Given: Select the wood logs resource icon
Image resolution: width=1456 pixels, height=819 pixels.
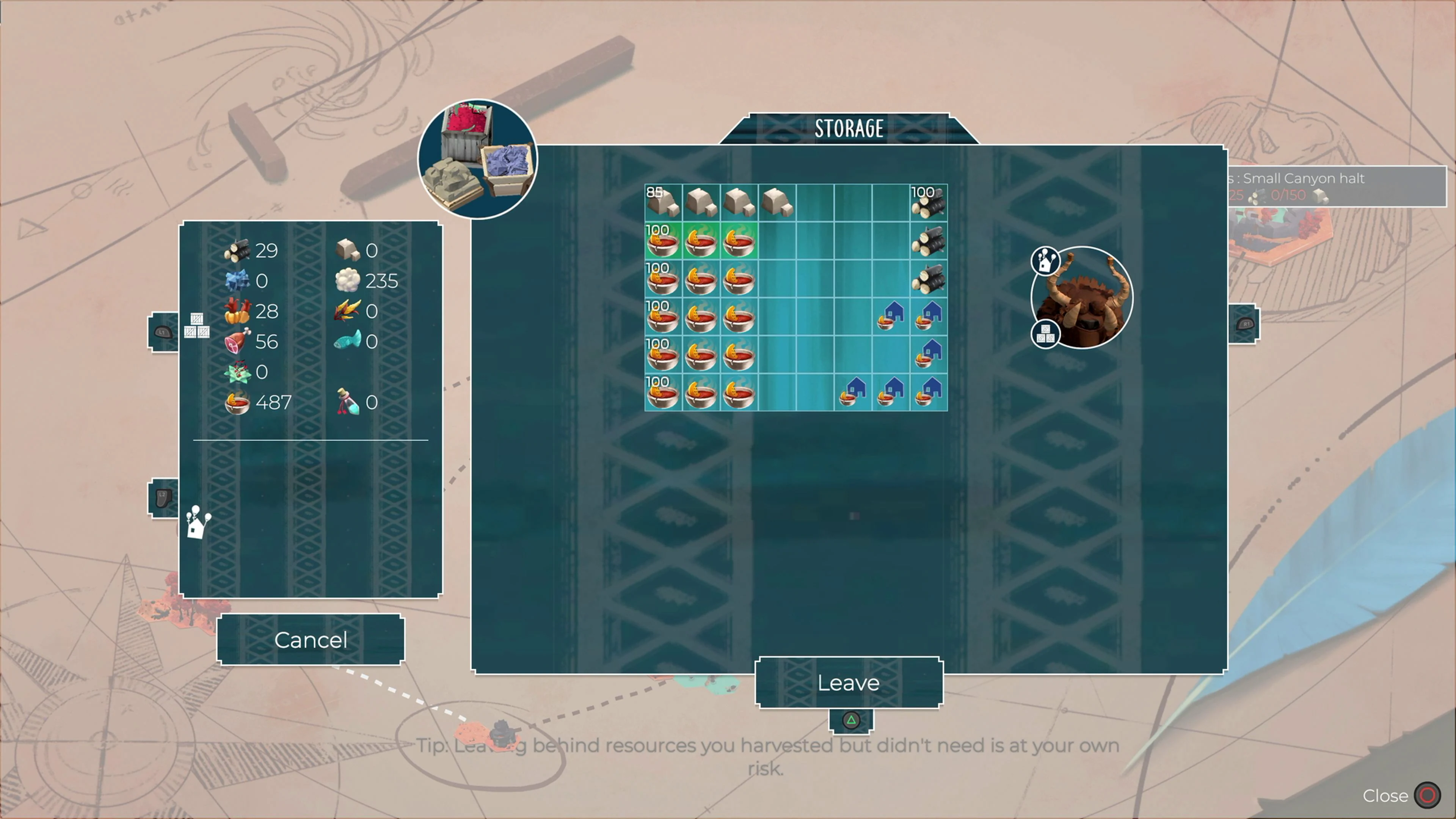Looking at the screenshot, I should (x=237, y=251).
